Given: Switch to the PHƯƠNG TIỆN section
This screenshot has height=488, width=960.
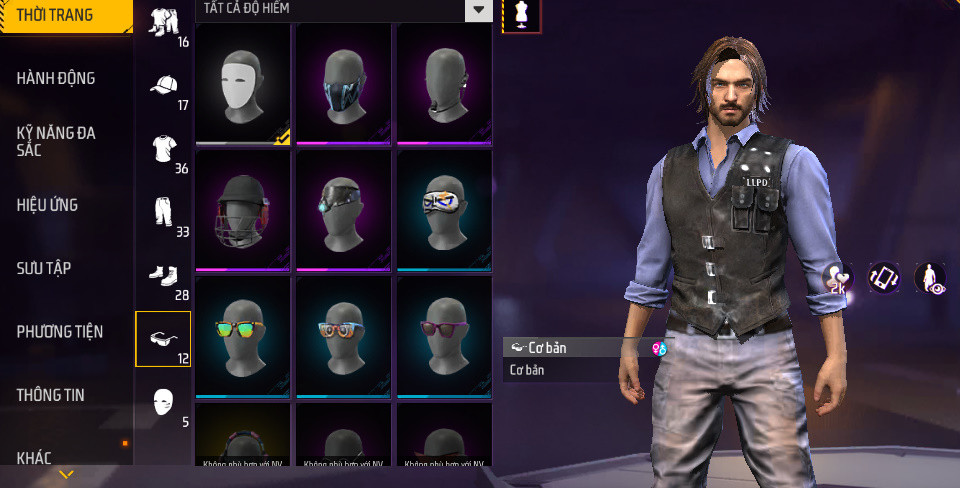Looking at the screenshot, I should click(x=60, y=331).
